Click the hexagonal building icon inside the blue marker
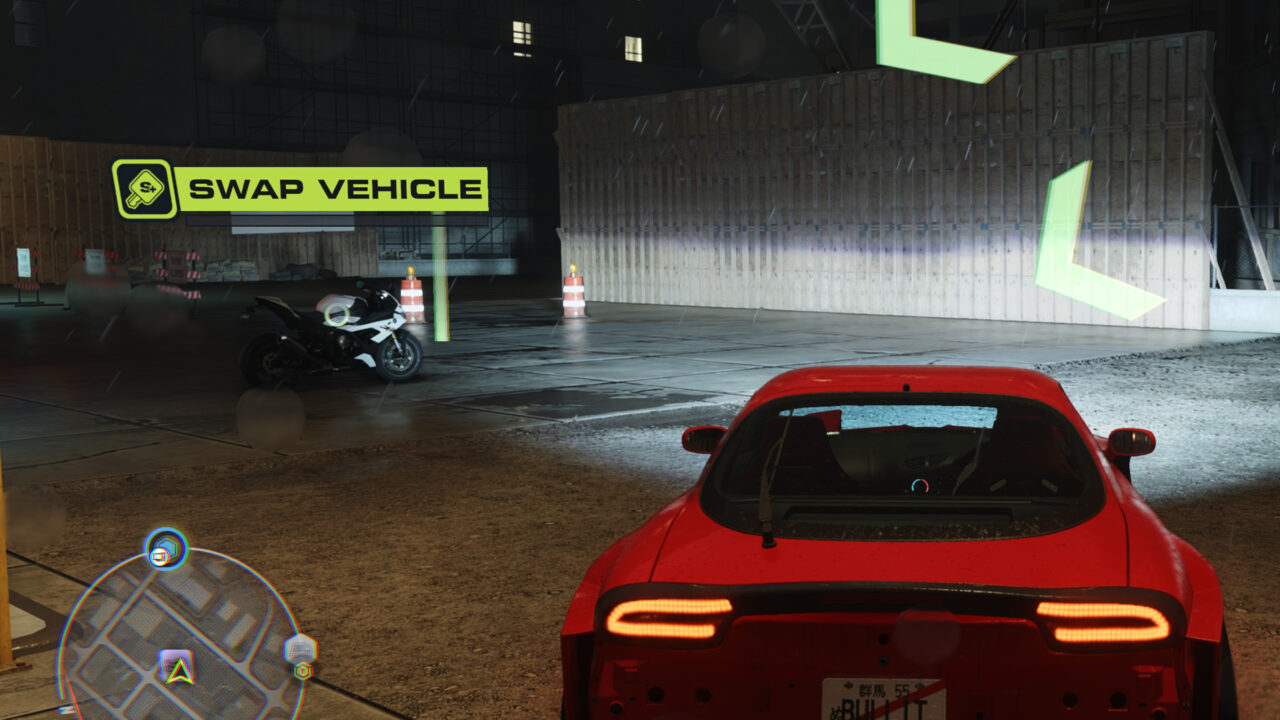This screenshot has height=720, width=1280. 166,544
